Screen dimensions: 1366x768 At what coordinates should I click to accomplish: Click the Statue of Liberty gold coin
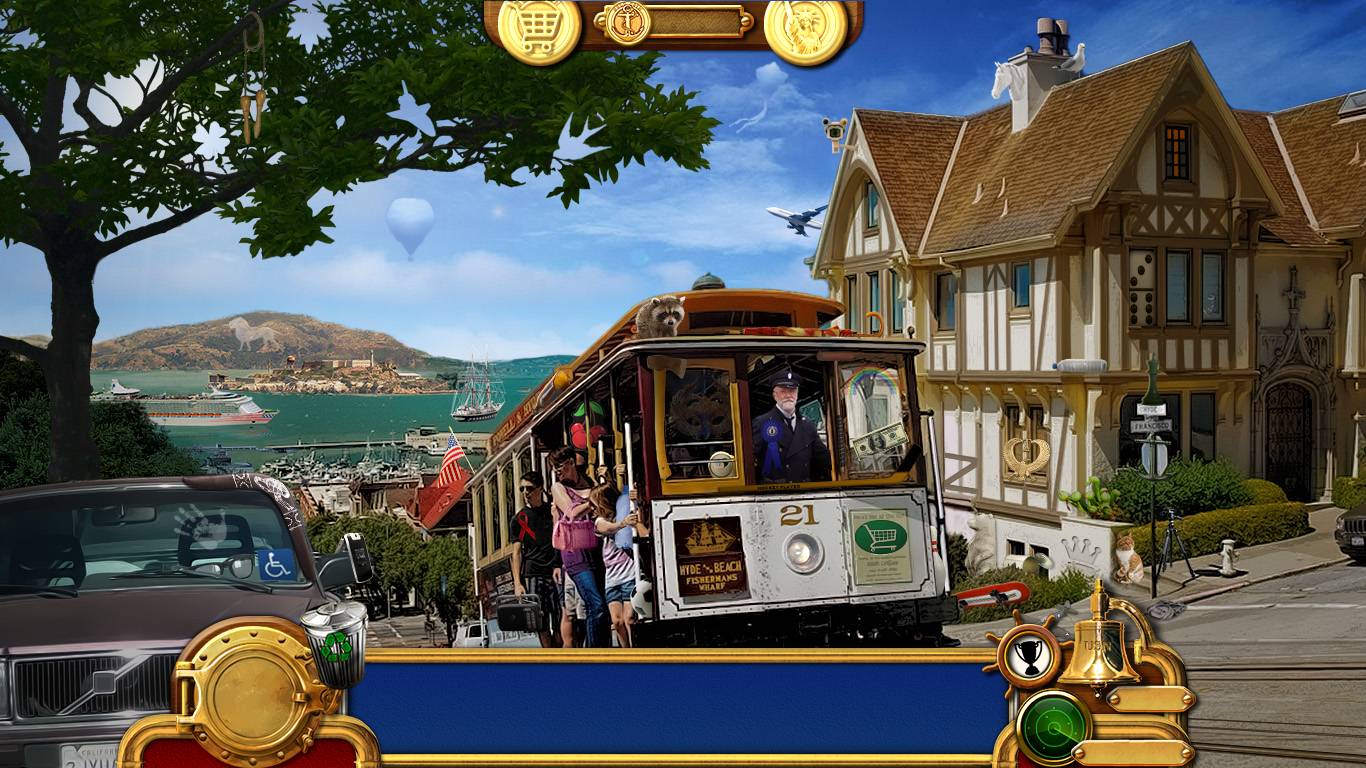click(x=806, y=29)
